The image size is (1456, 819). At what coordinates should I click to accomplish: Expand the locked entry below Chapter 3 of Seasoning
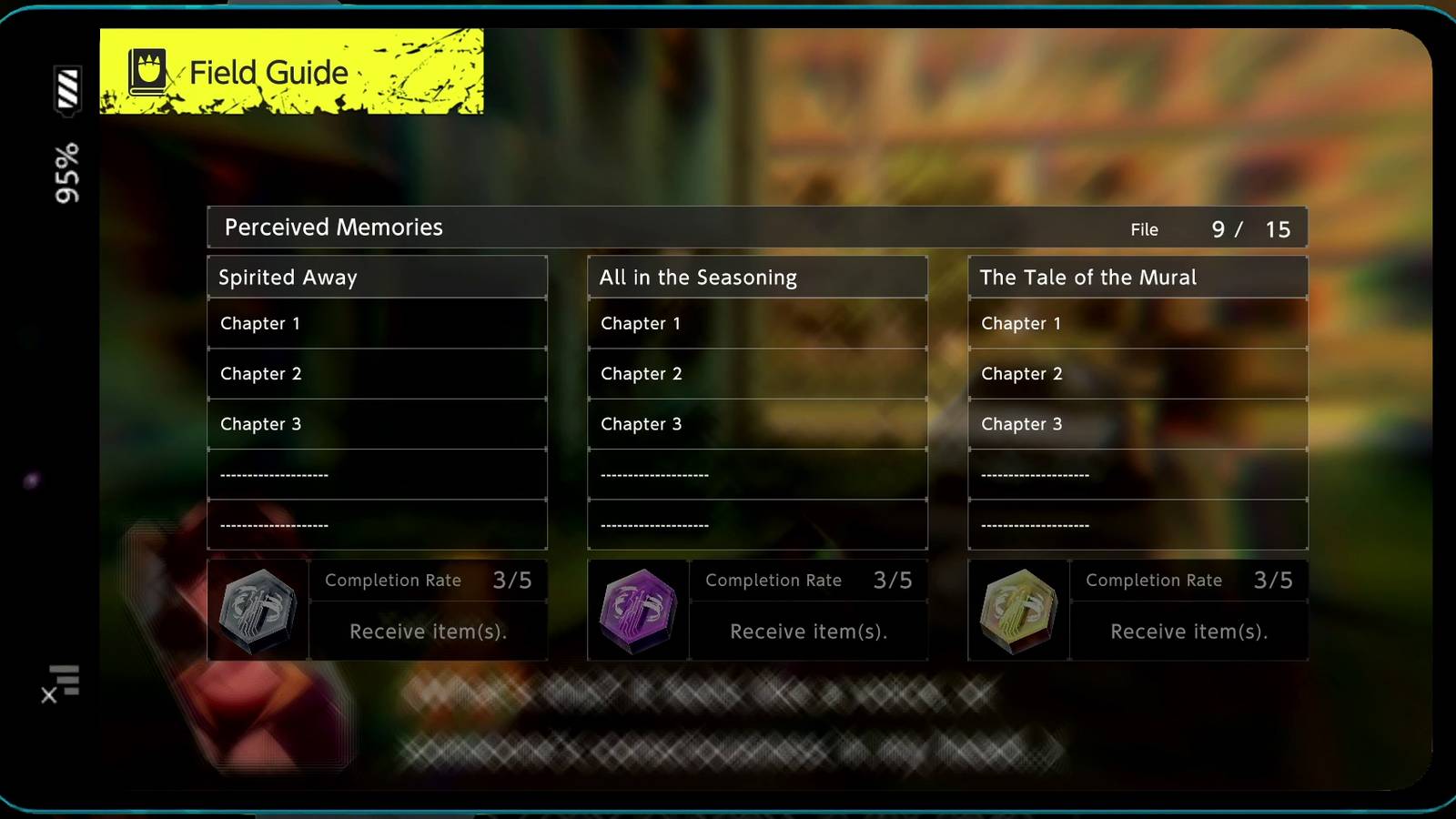click(758, 474)
